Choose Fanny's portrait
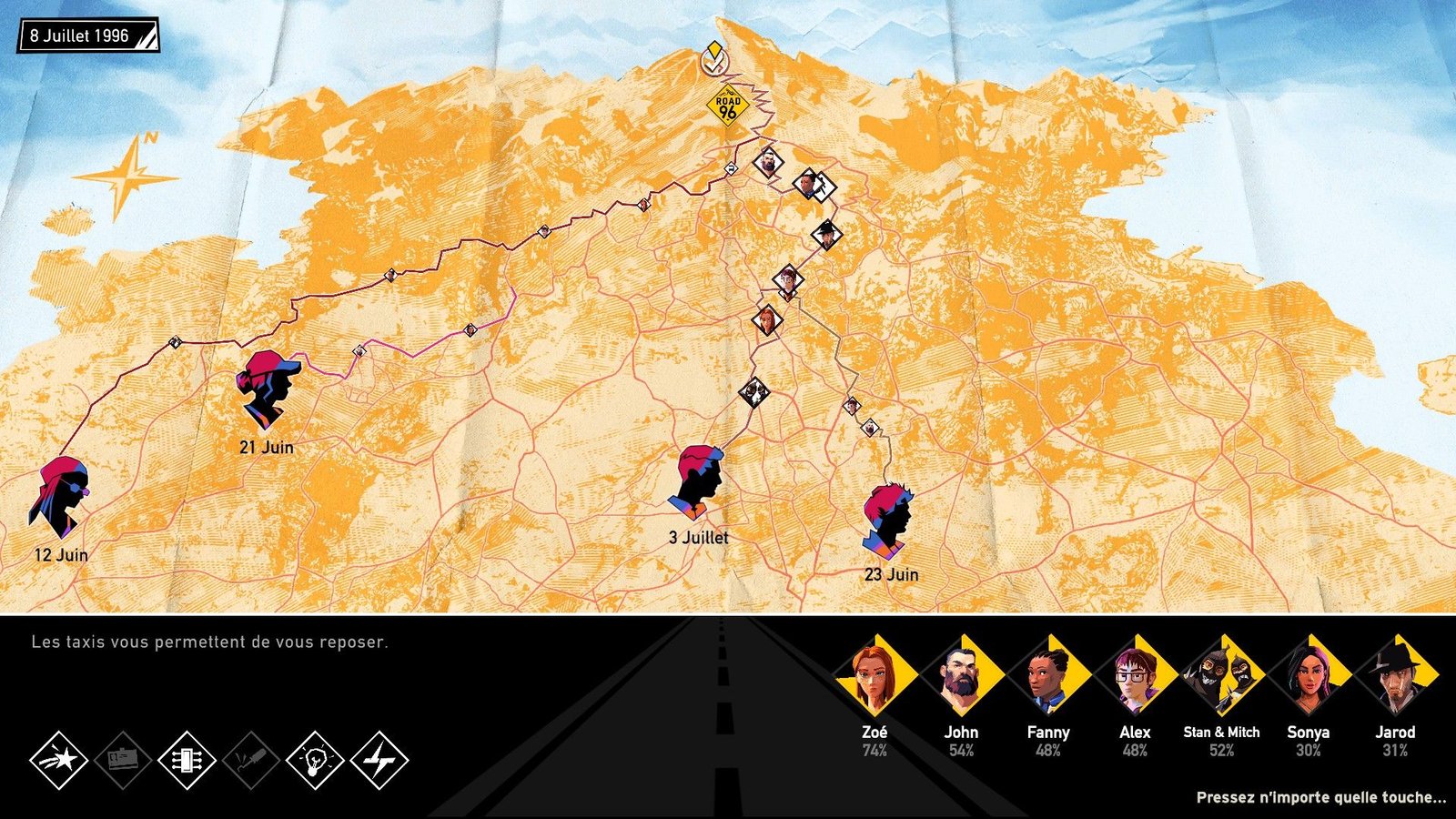 (x=1047, y=678)
